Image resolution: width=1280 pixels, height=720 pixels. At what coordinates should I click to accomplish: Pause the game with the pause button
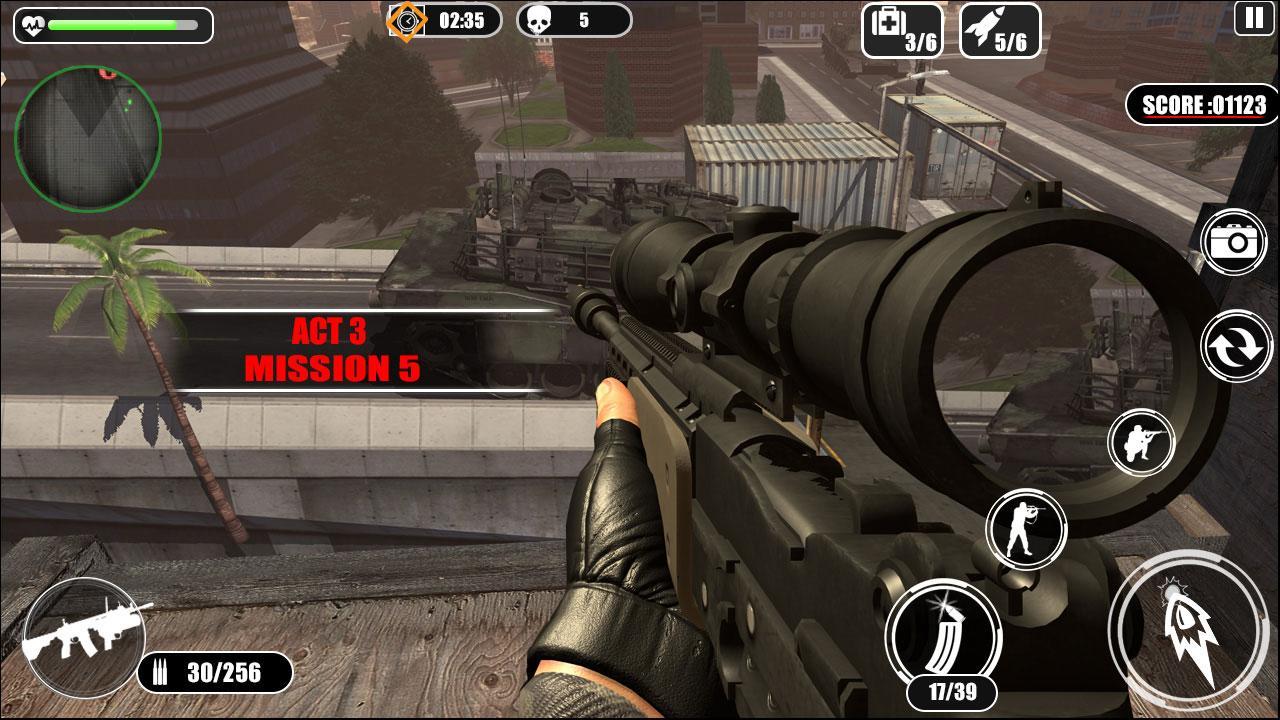[x=1253, y=17]
